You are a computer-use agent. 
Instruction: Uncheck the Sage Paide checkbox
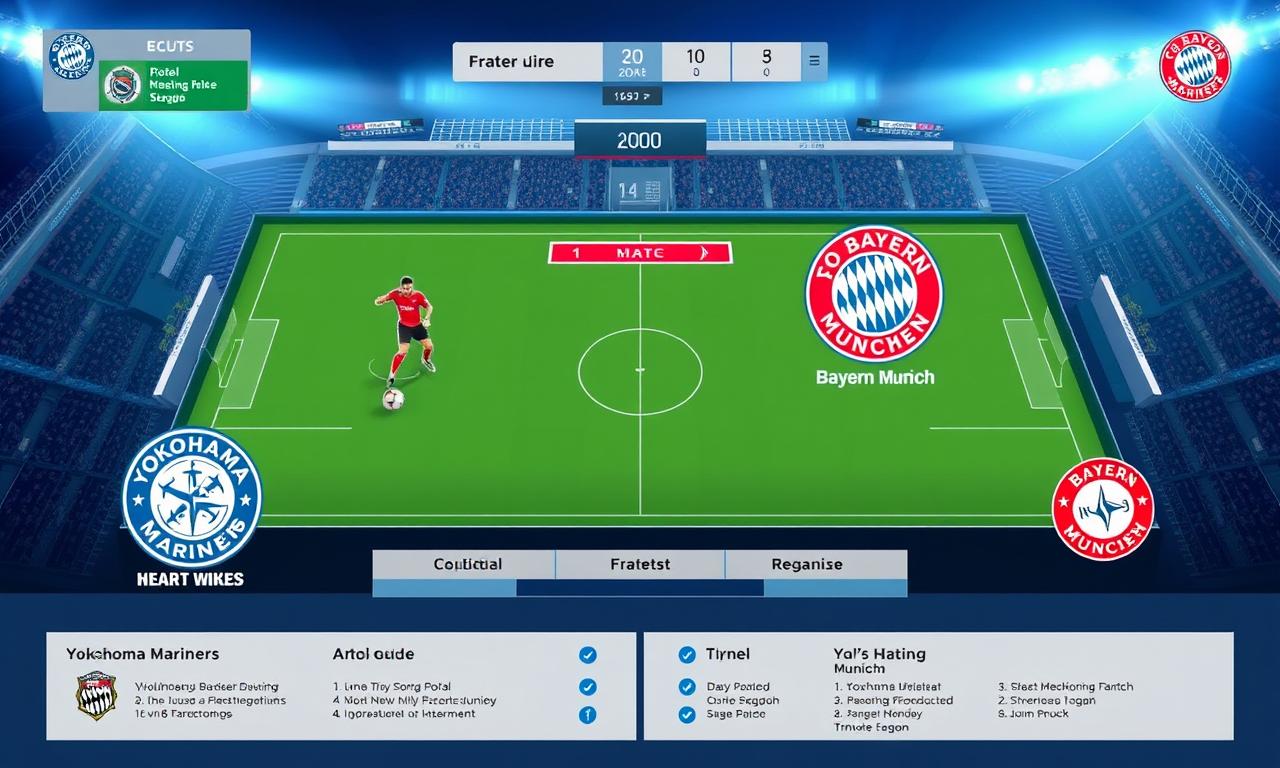point(687,714)
